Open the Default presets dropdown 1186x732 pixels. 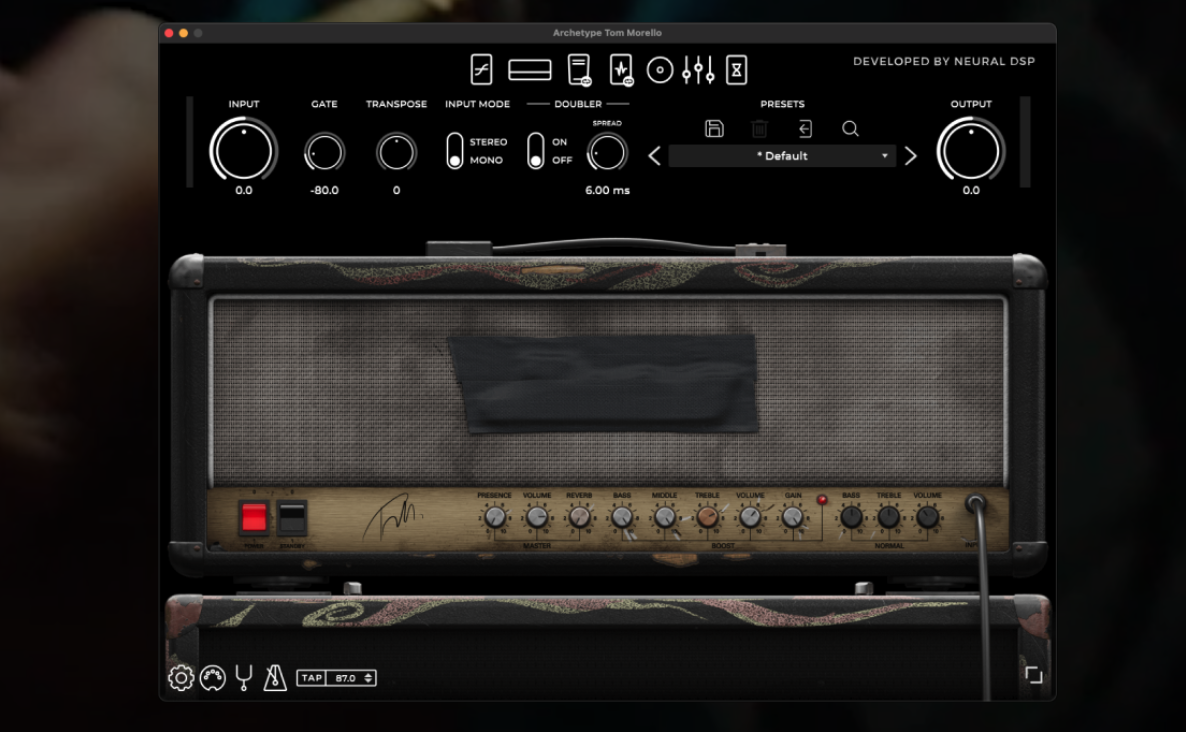tap(782, 156)
